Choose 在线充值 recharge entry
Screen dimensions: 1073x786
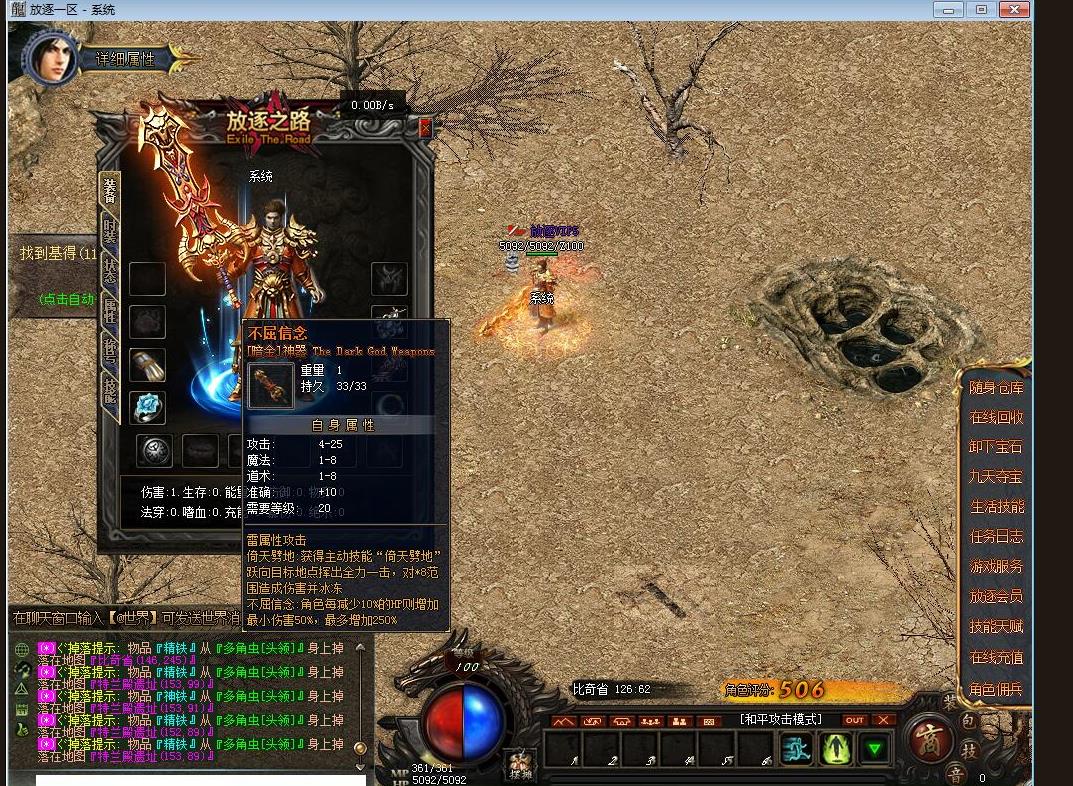(995, 657)
